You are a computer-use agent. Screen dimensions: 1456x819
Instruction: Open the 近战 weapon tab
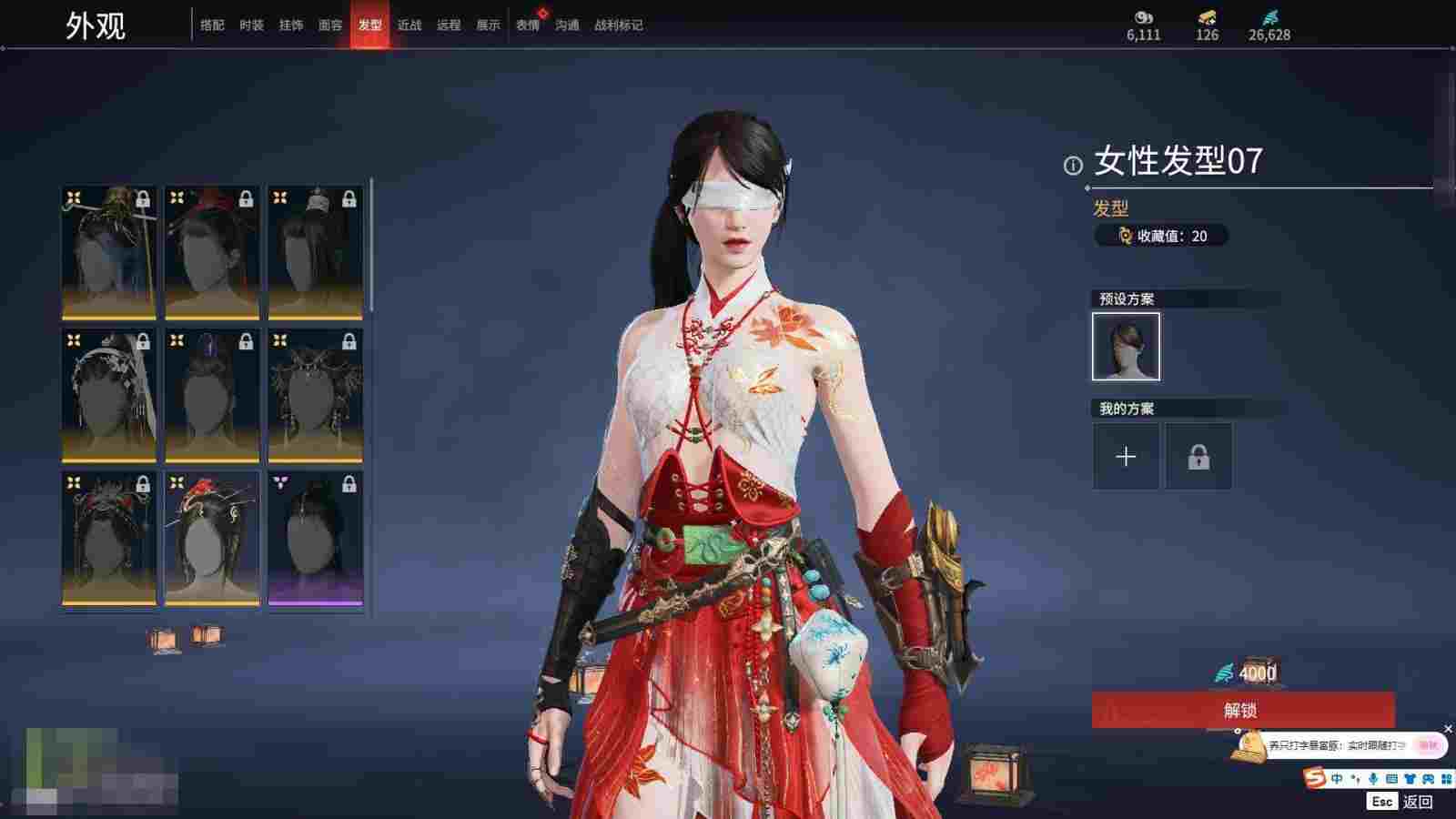click(x=409, y=25)
